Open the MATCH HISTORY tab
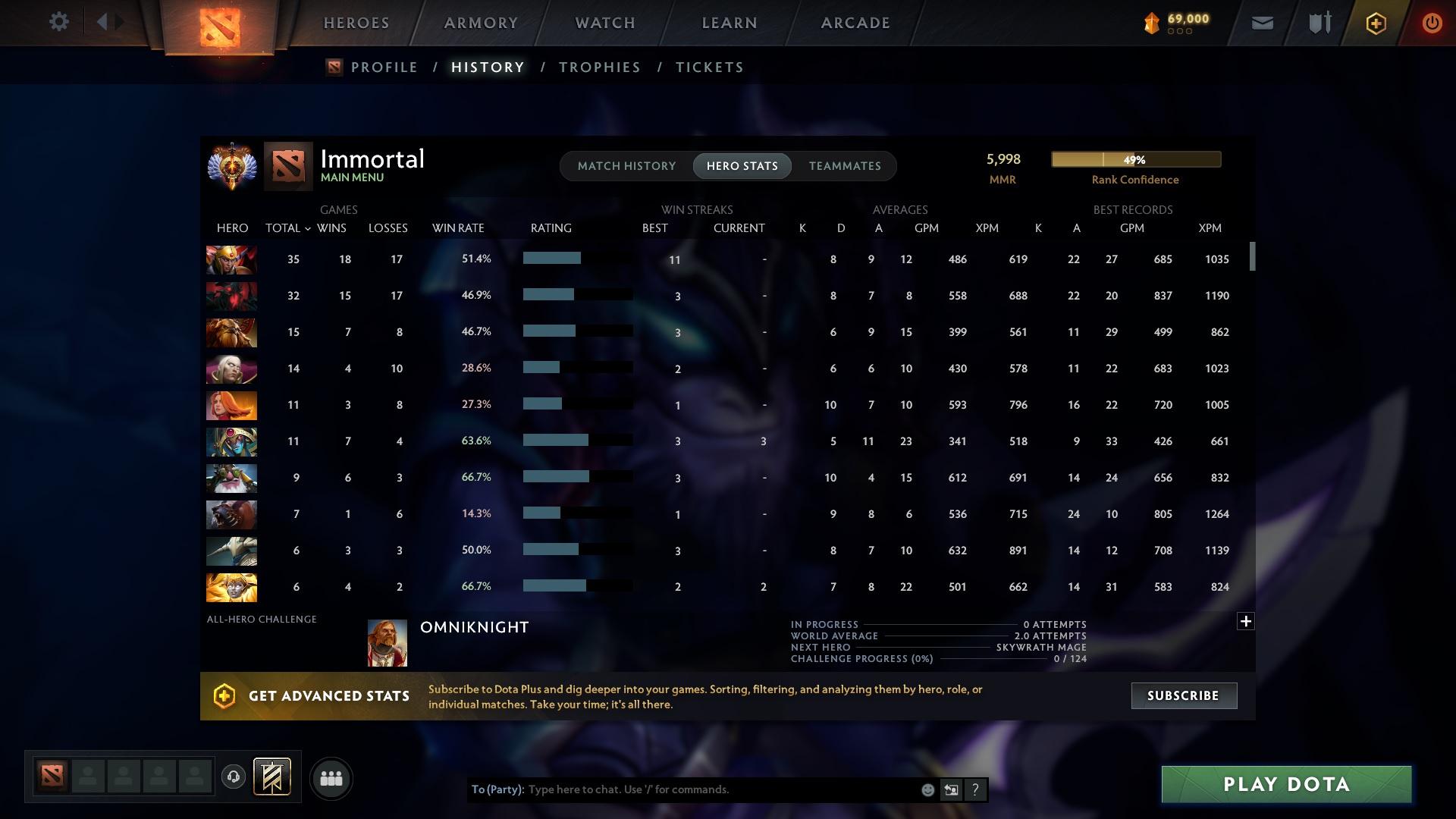 626,166
